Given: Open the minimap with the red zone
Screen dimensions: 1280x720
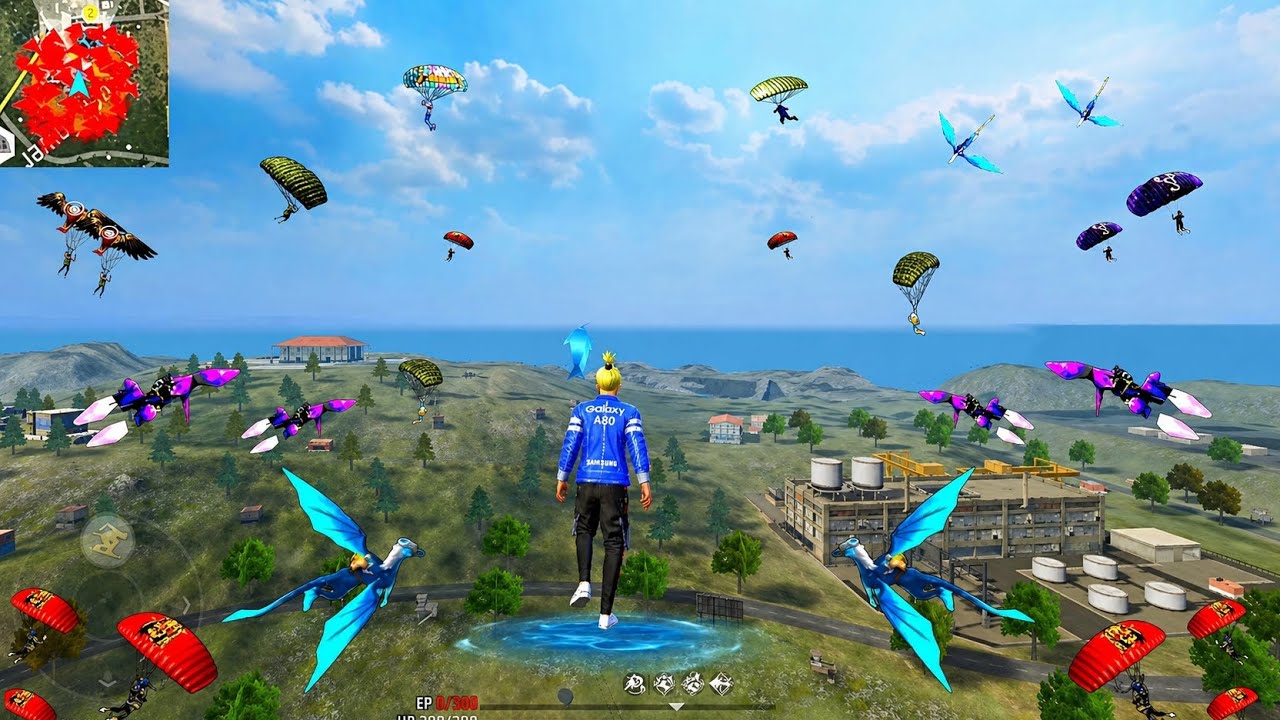Looking at the screenshot, I should (84, 83).
